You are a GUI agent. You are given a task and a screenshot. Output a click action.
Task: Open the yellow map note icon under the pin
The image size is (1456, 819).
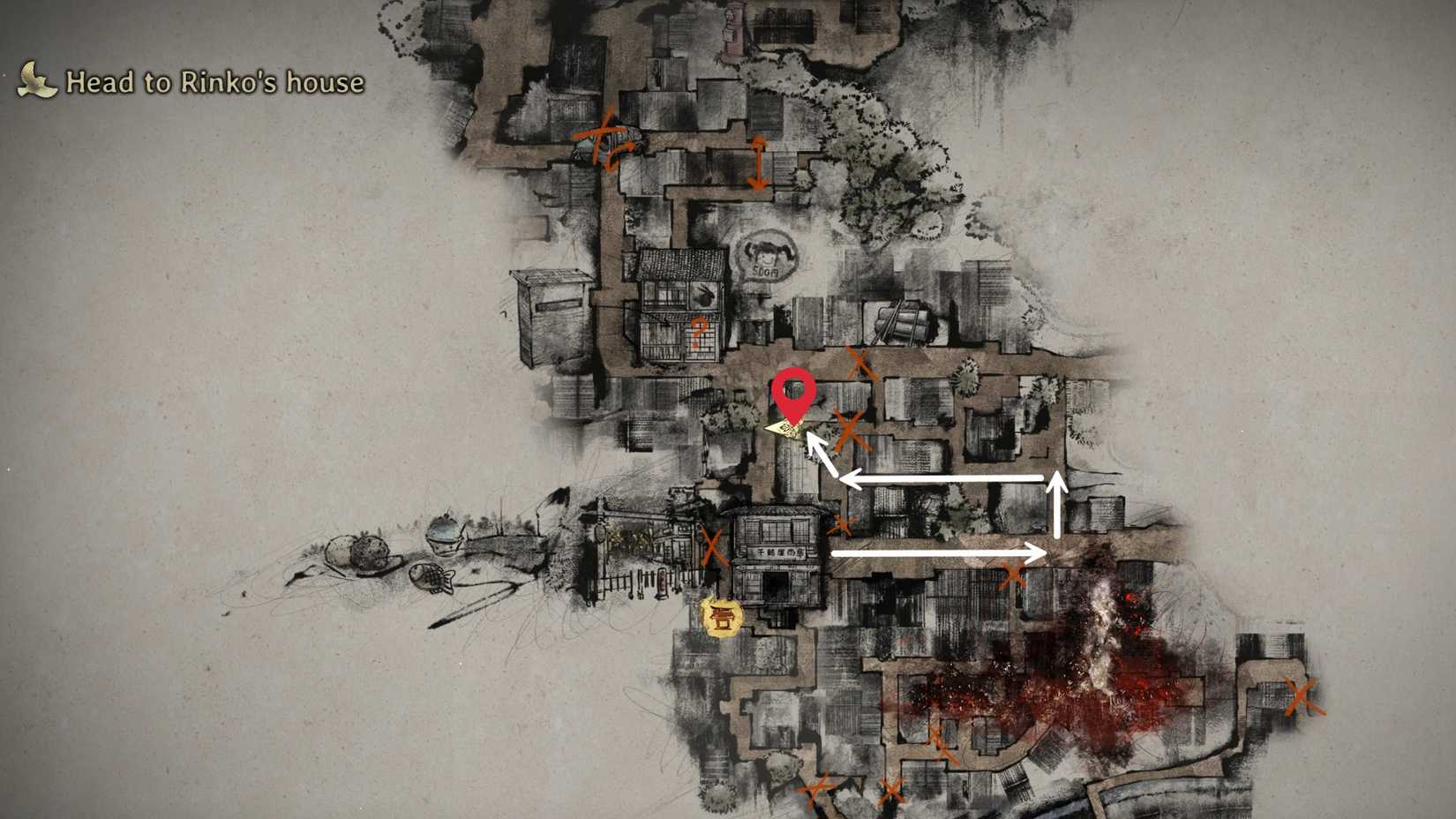(783, 429)
